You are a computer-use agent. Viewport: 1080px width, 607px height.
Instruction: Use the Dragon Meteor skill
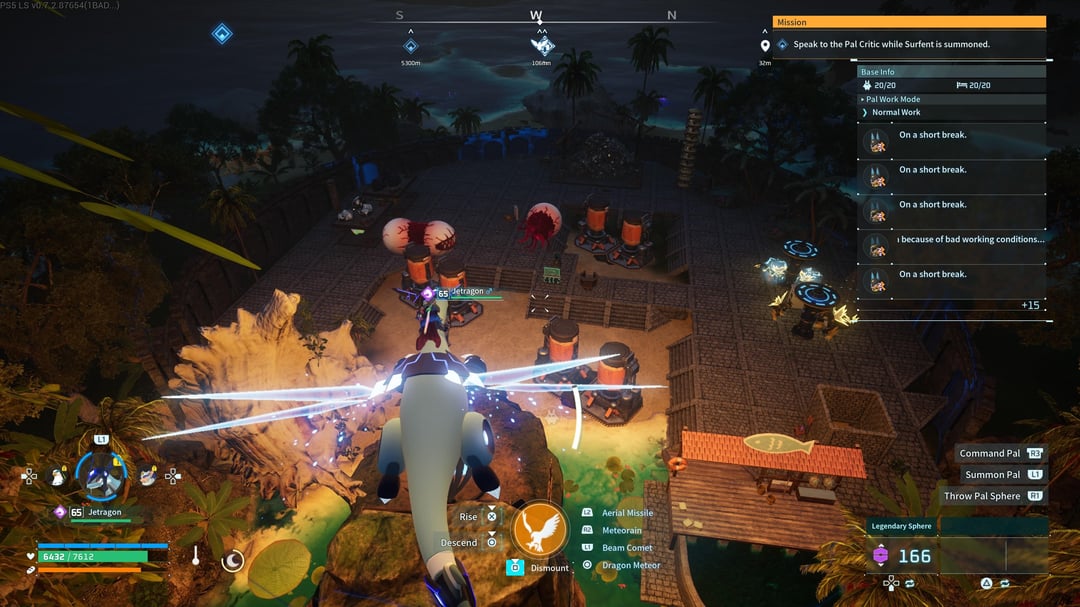coord(630,565)
